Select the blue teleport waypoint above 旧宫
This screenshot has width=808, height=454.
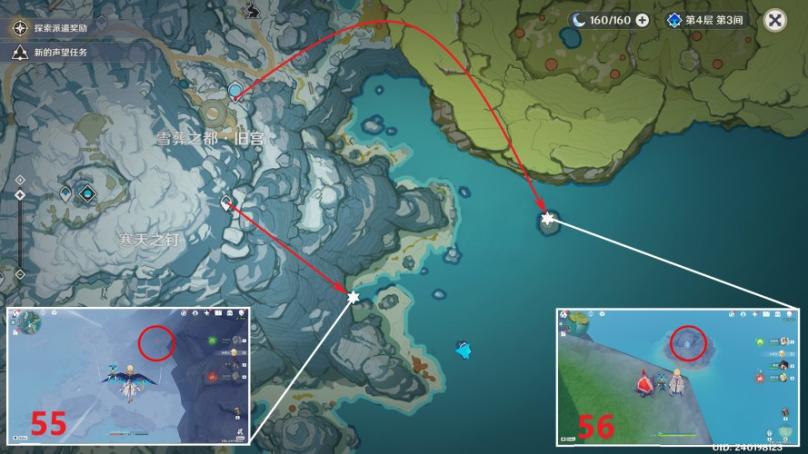click(x=235, y=92)
